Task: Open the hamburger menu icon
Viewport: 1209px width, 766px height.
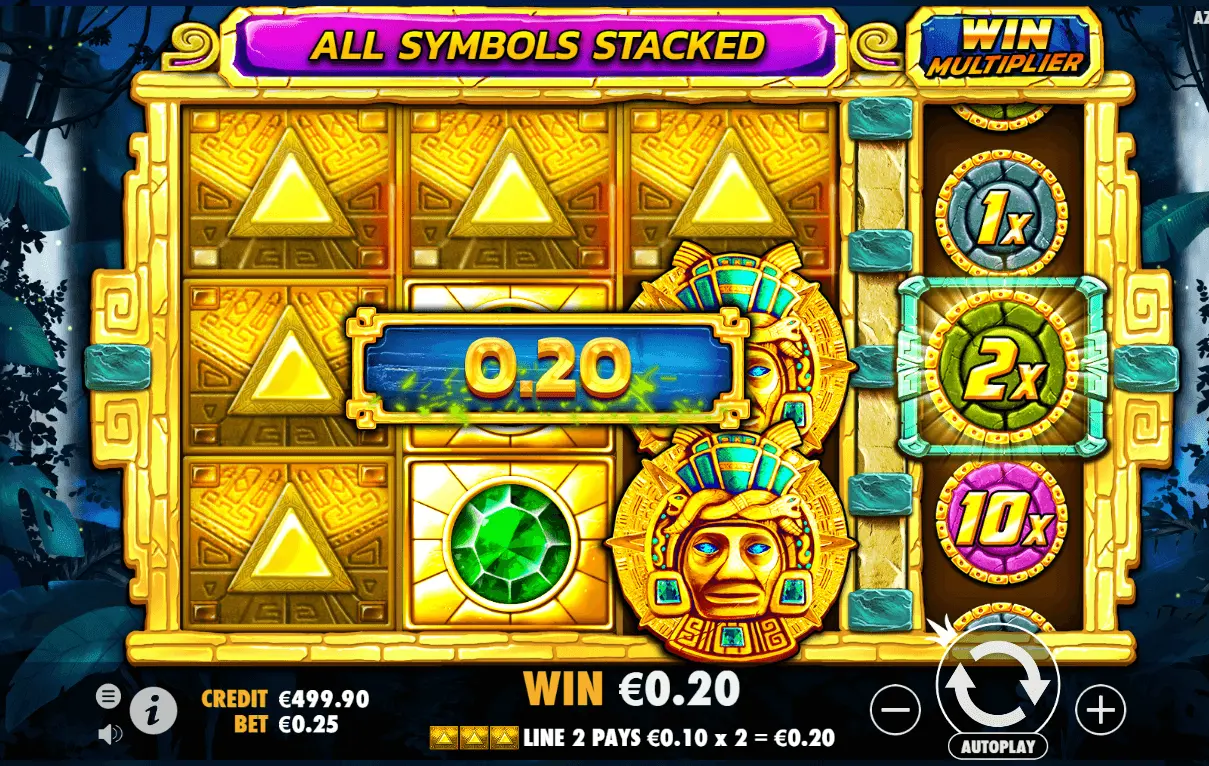Action: (x=109, y=695)
